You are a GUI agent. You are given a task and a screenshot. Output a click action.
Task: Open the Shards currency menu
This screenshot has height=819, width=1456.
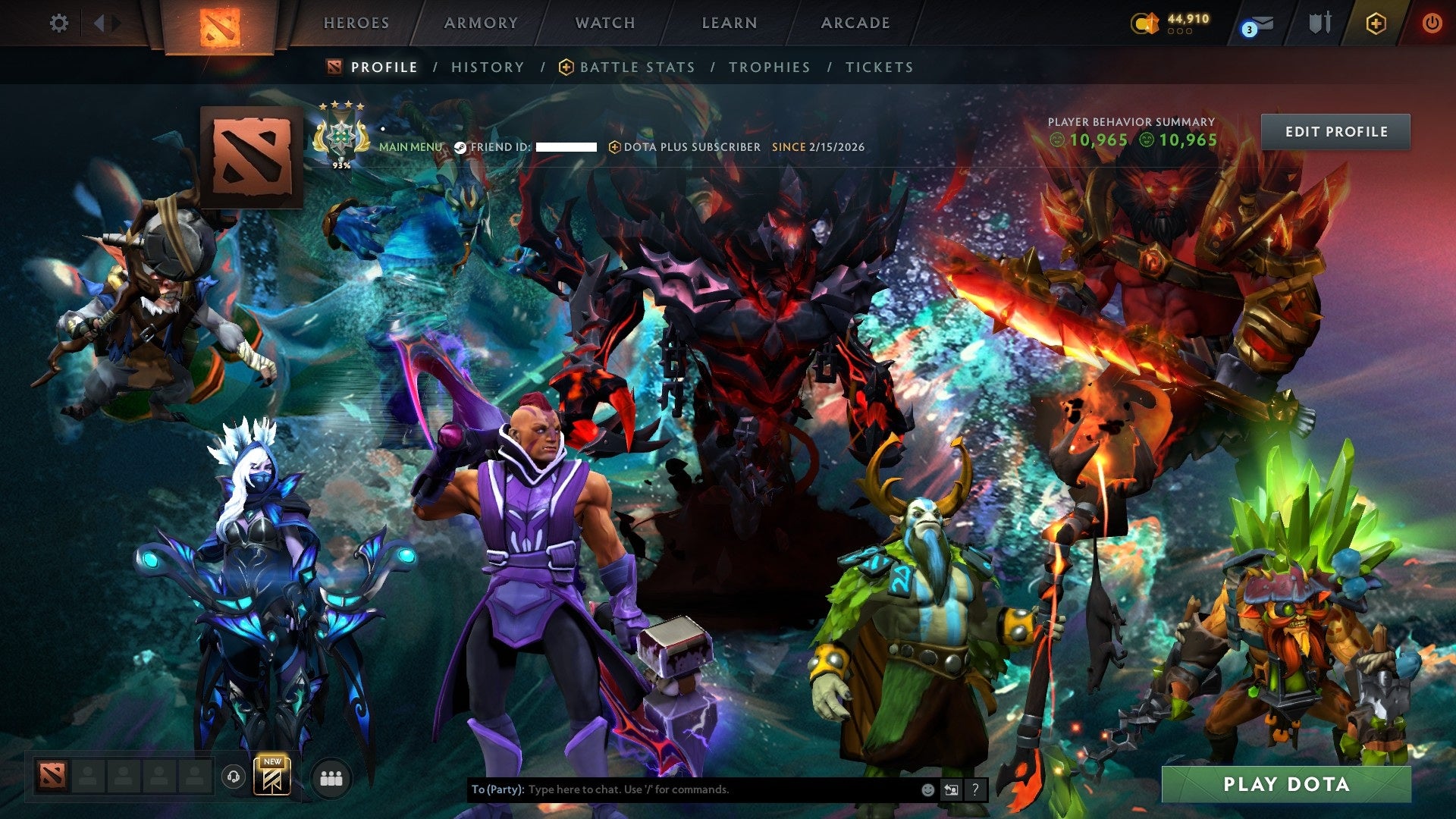1145,23
